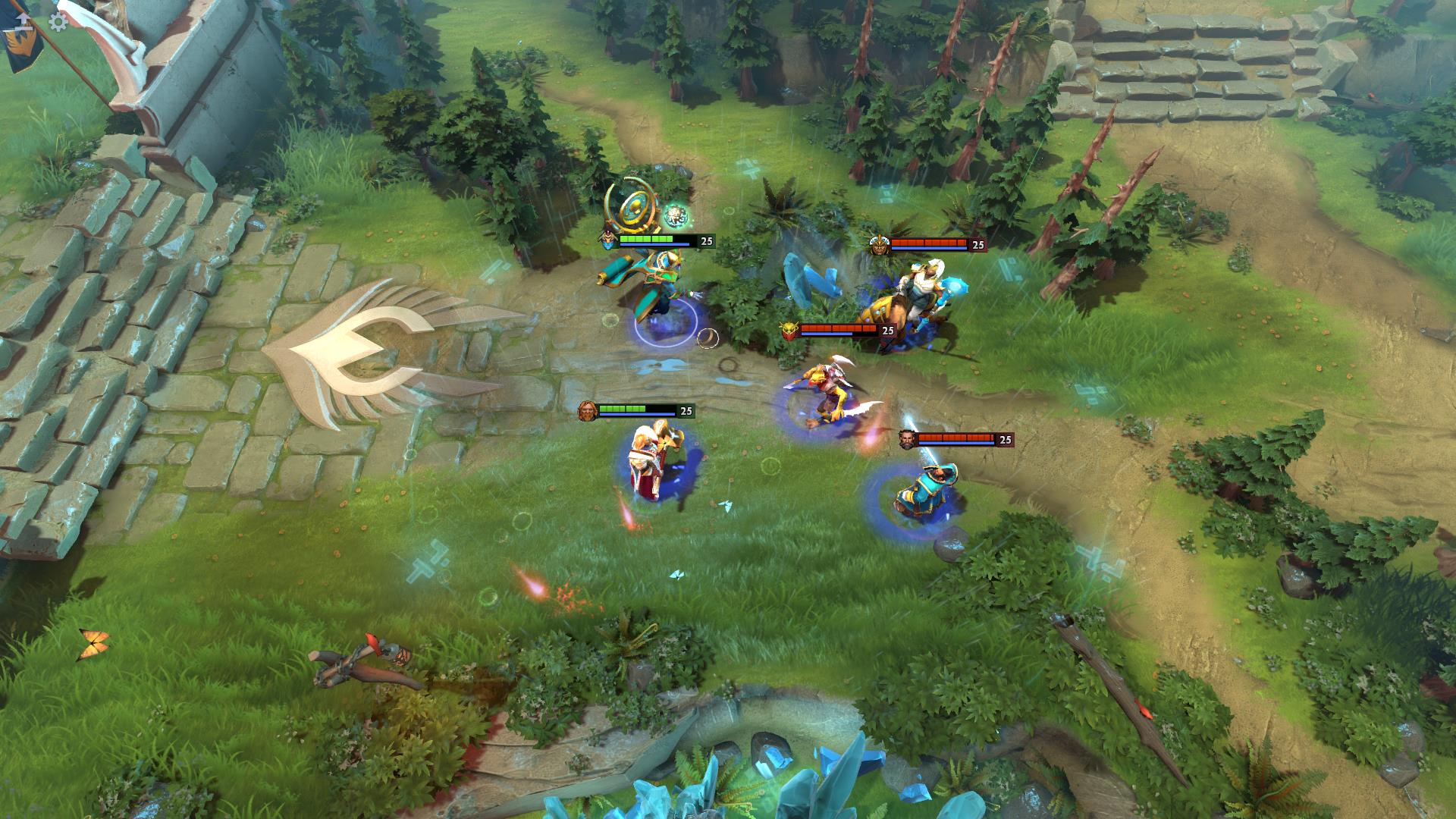Click the blue hero portrait beside the green health bar
The height and width of the screenshot is (819, 1456).
pos(607,240)
